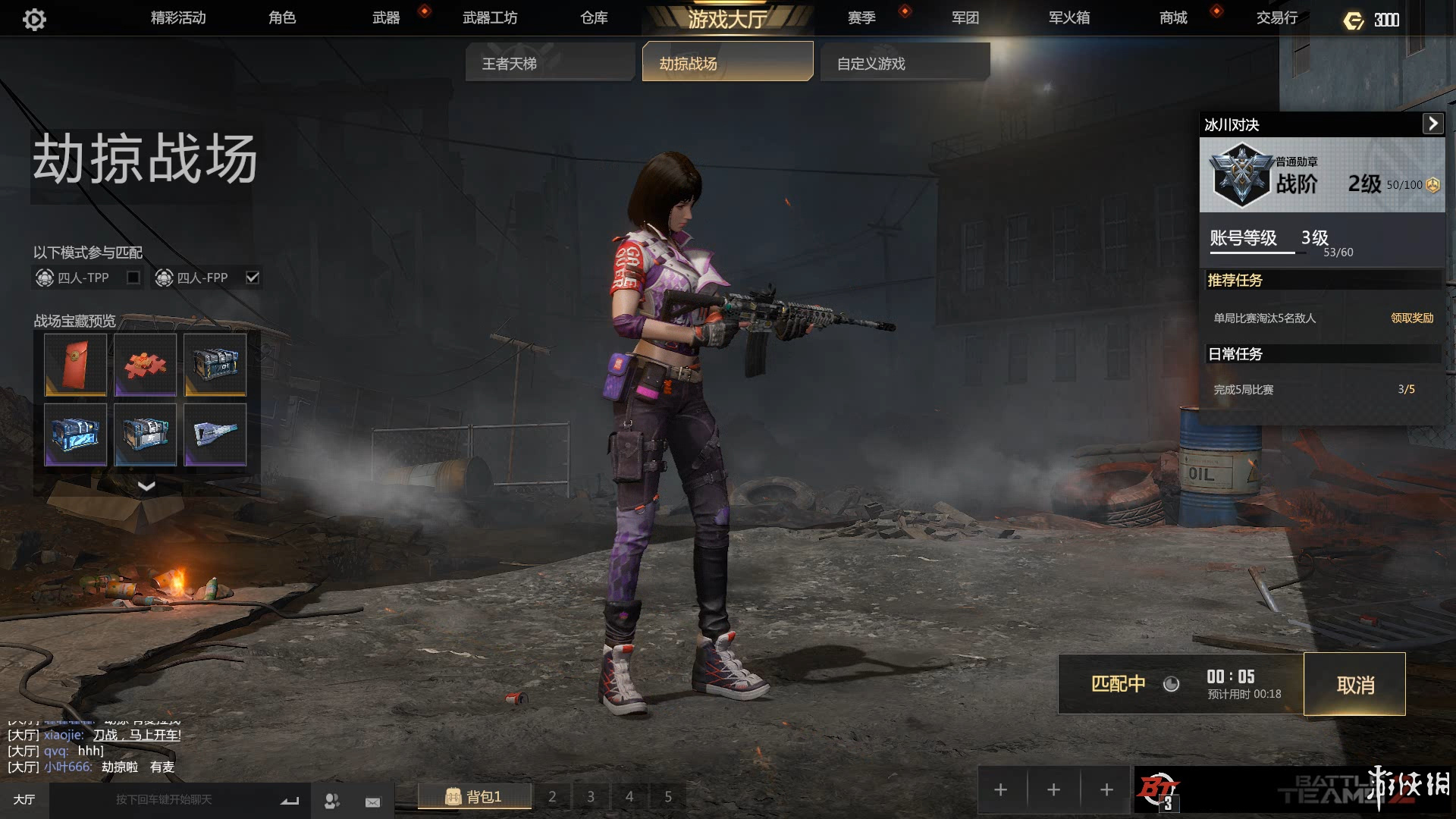Cancel matchmaking with 取消 button
1456x819 pixels.
1354,685
